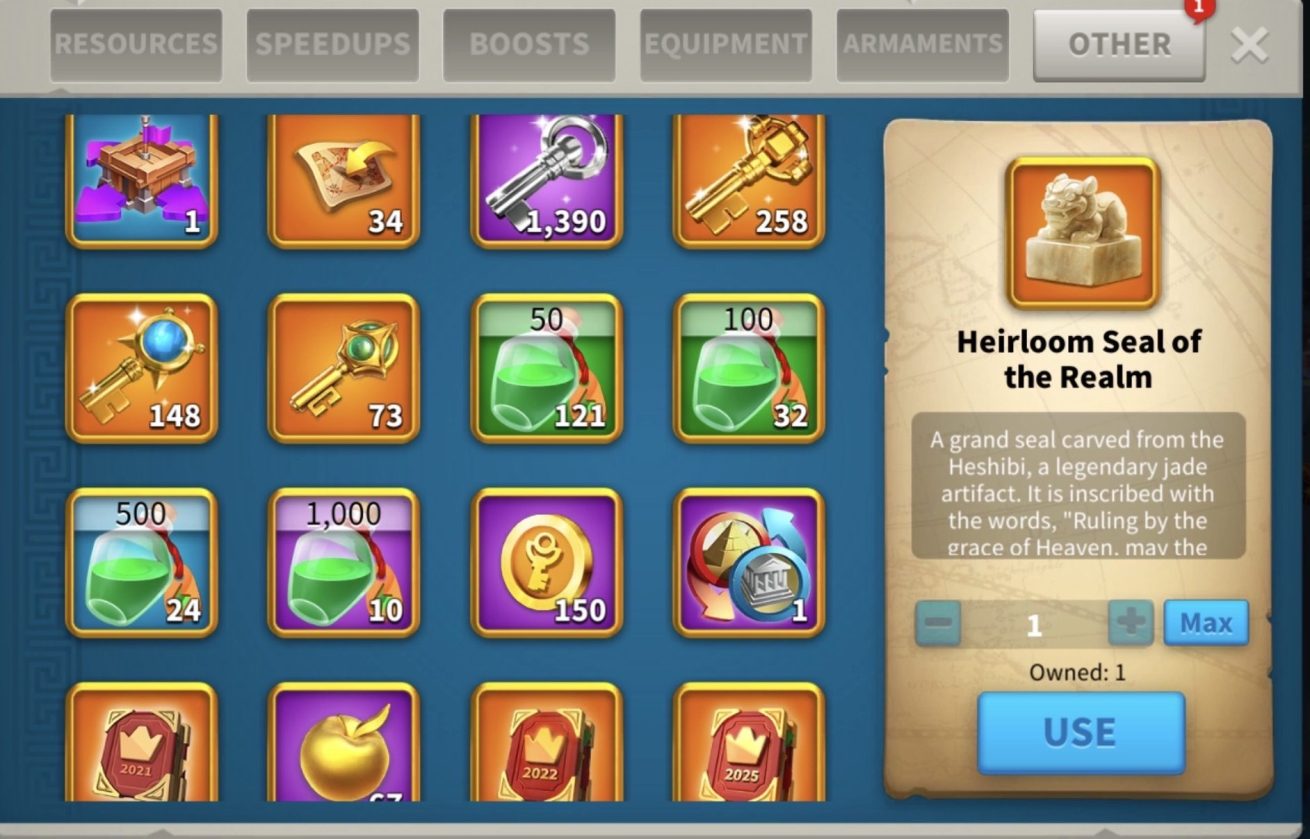Open the Speedups tab
The width and height of the screenshot is (1310, 839).
coord(333,45)
